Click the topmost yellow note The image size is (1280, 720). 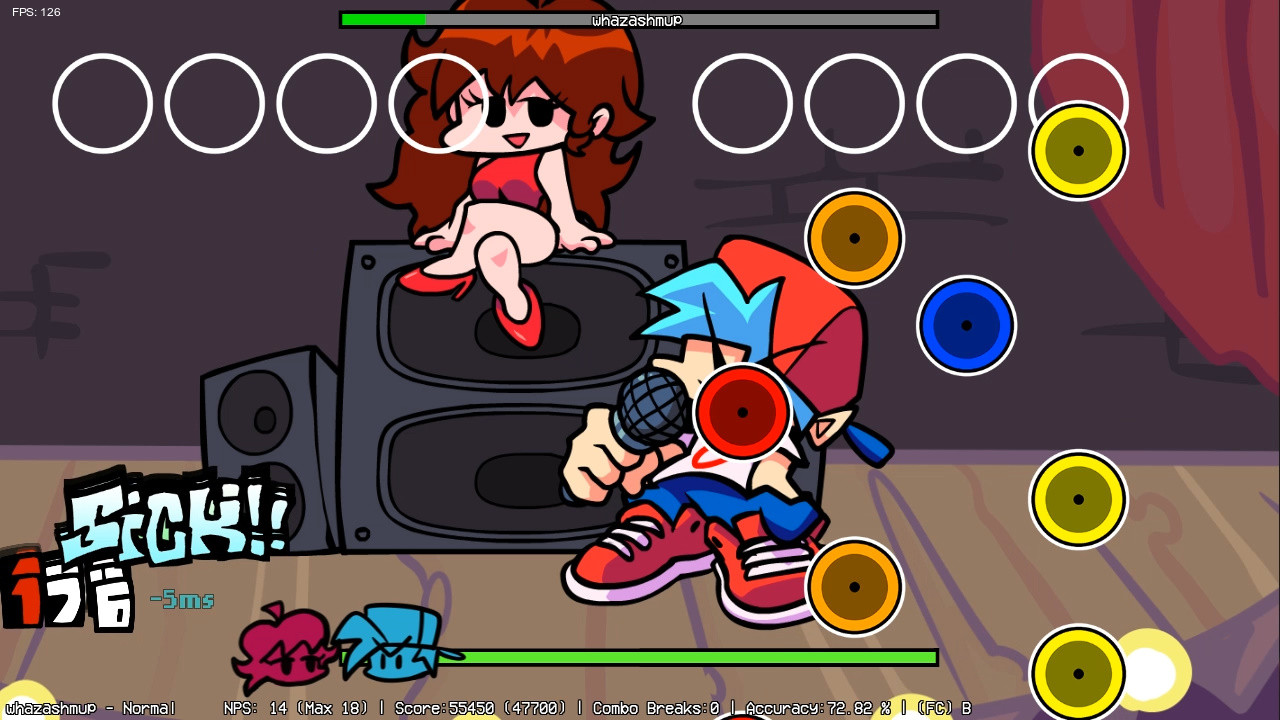point(1077,152)
